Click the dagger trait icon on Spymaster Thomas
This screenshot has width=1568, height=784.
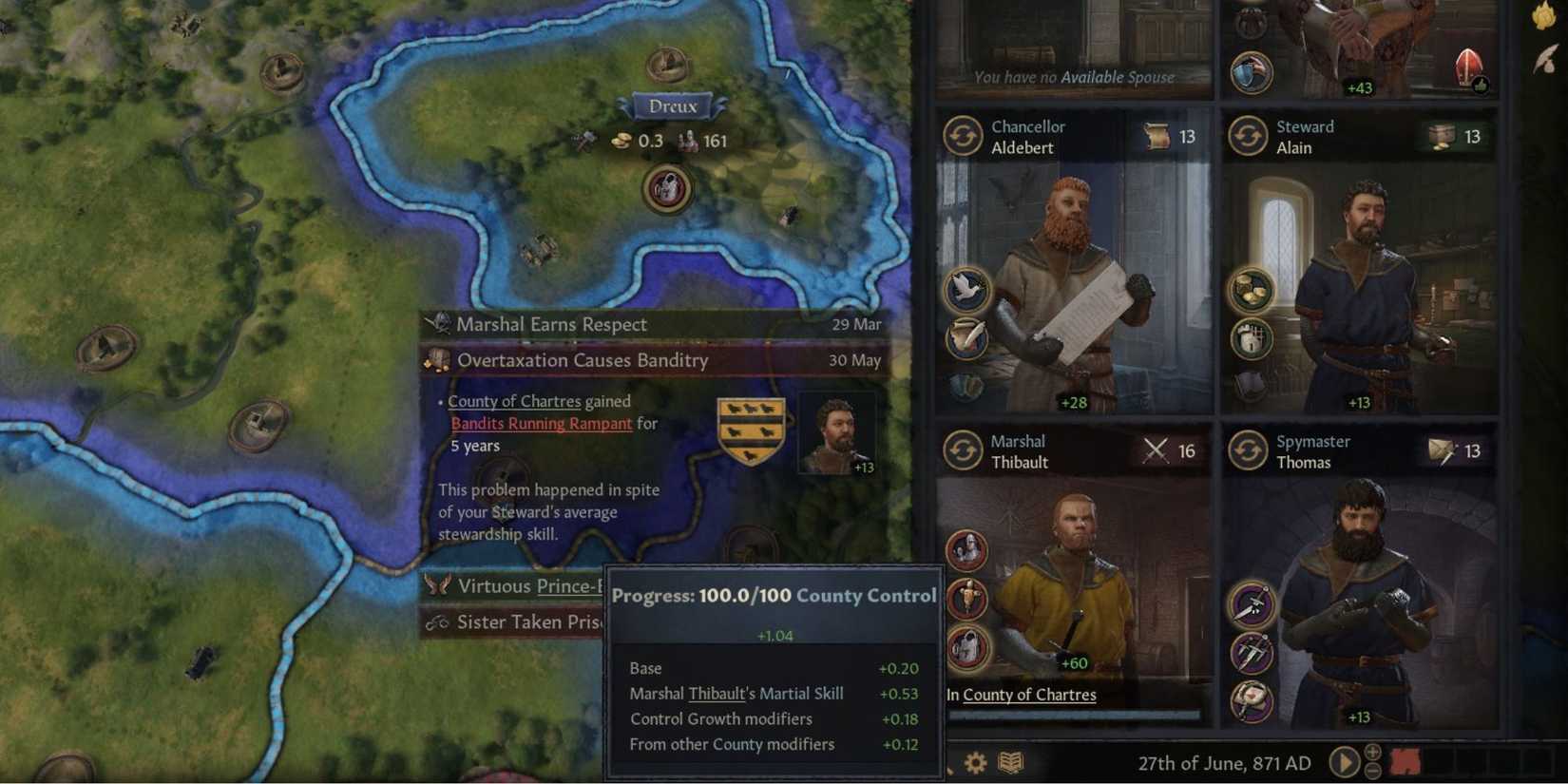coord(1251,606)
